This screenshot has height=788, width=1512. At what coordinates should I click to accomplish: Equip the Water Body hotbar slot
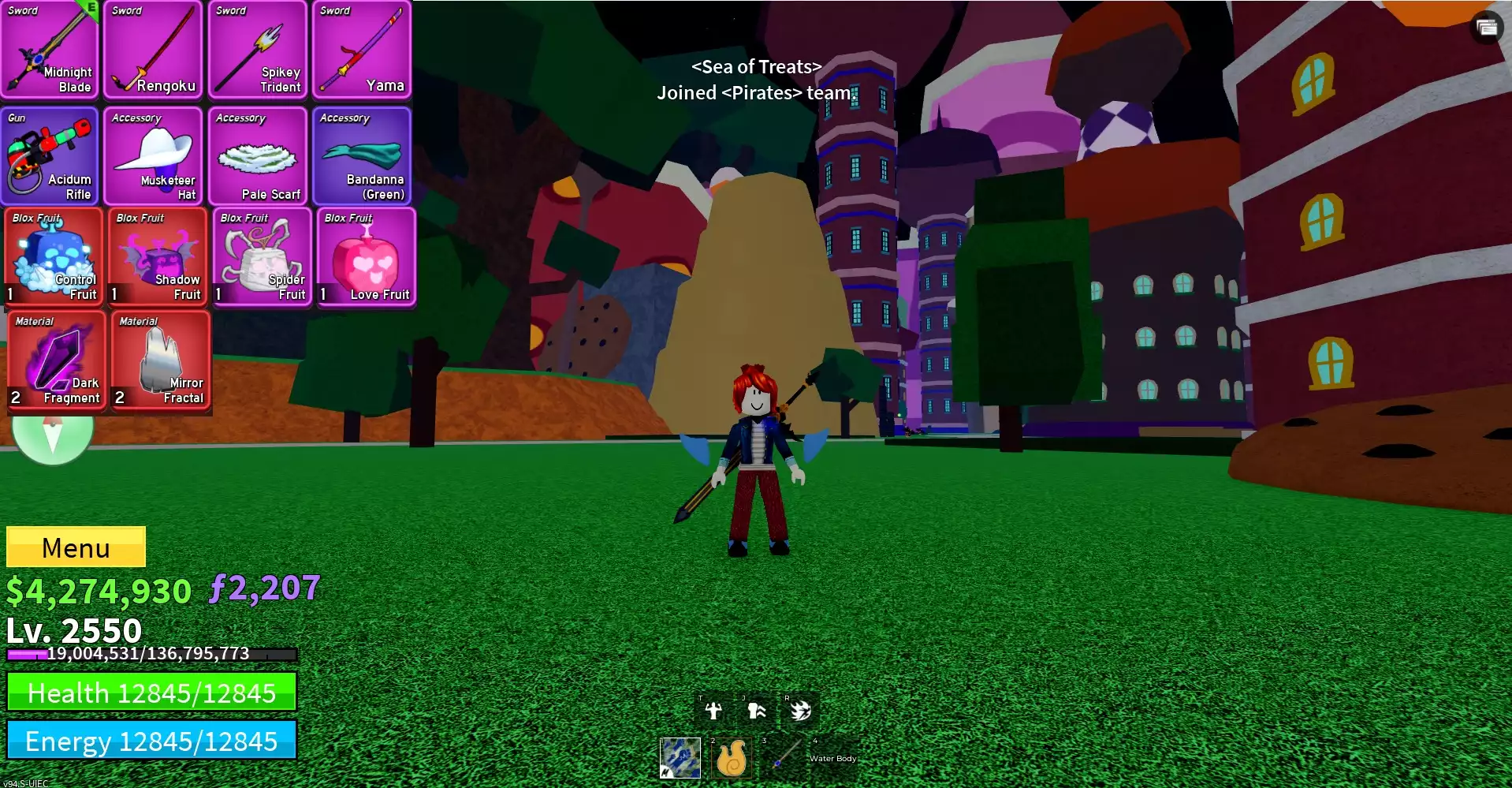(832, 758)
